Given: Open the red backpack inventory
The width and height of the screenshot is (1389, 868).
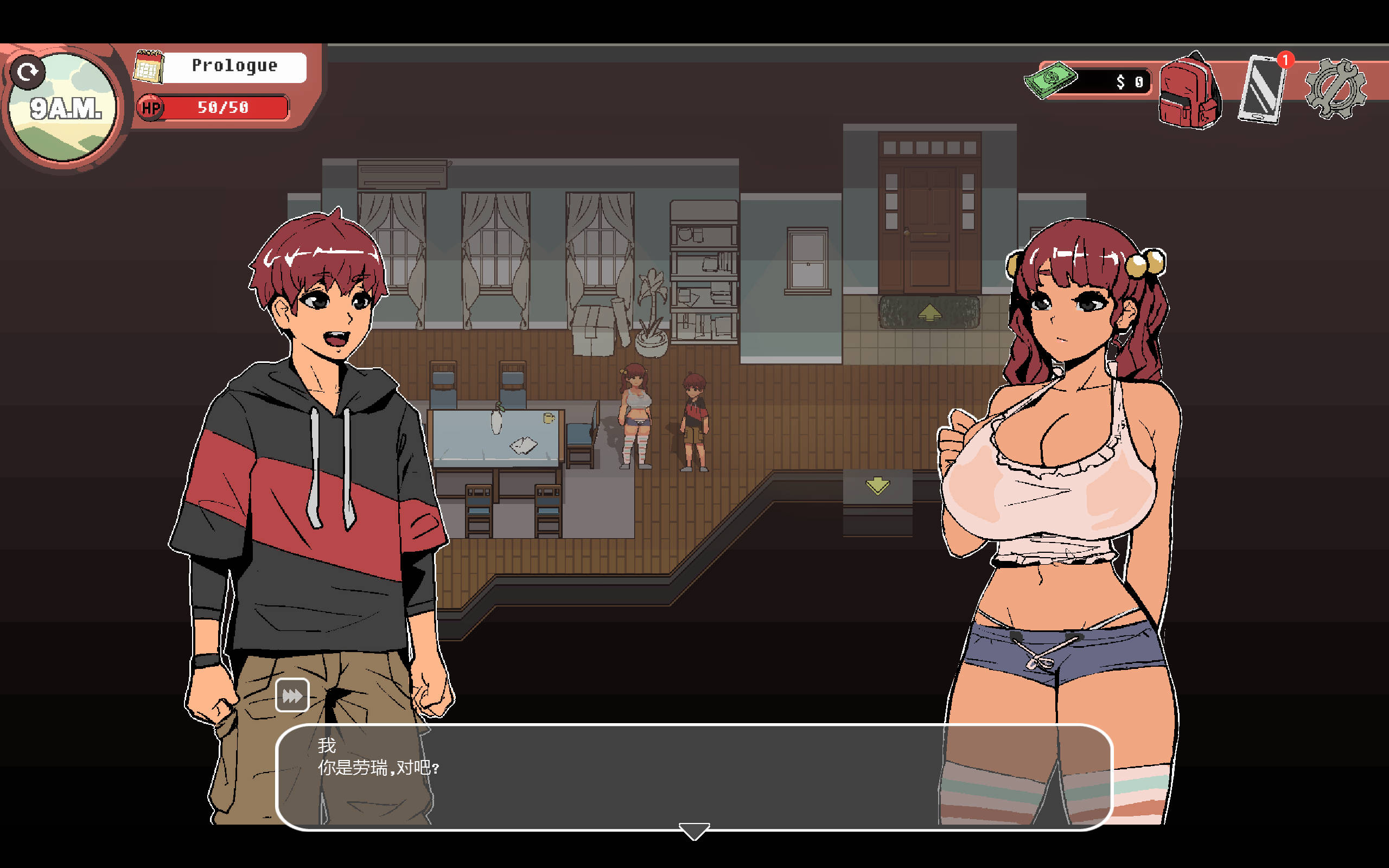Looking at the screenshot, I should (1191, 92).
